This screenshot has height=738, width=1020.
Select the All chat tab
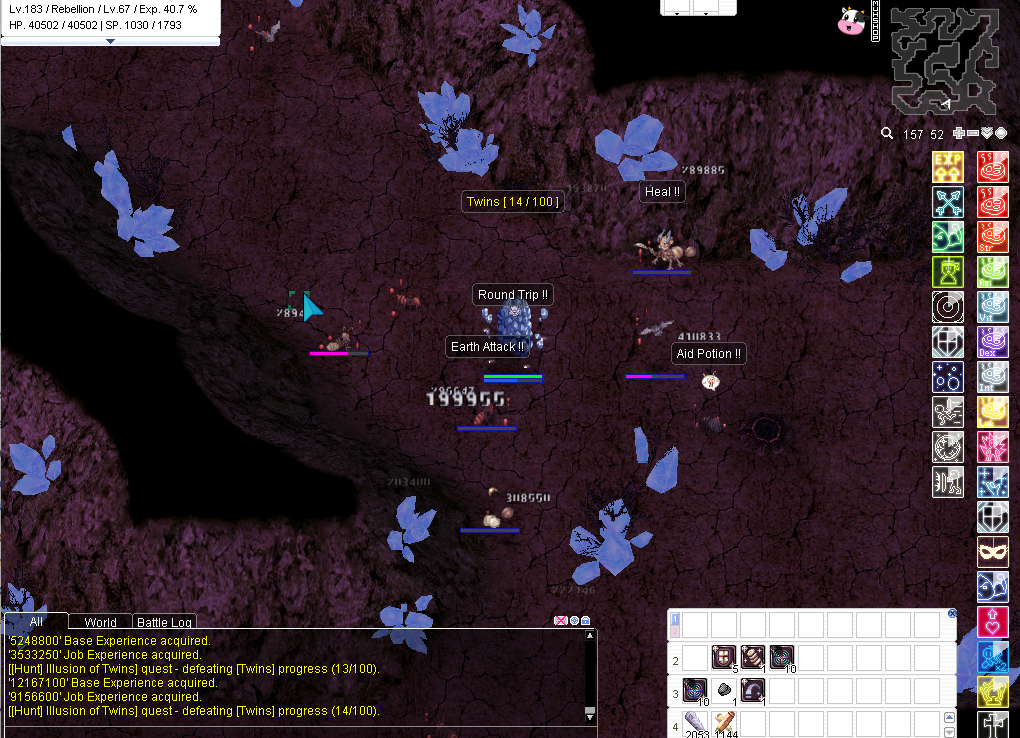36,621
